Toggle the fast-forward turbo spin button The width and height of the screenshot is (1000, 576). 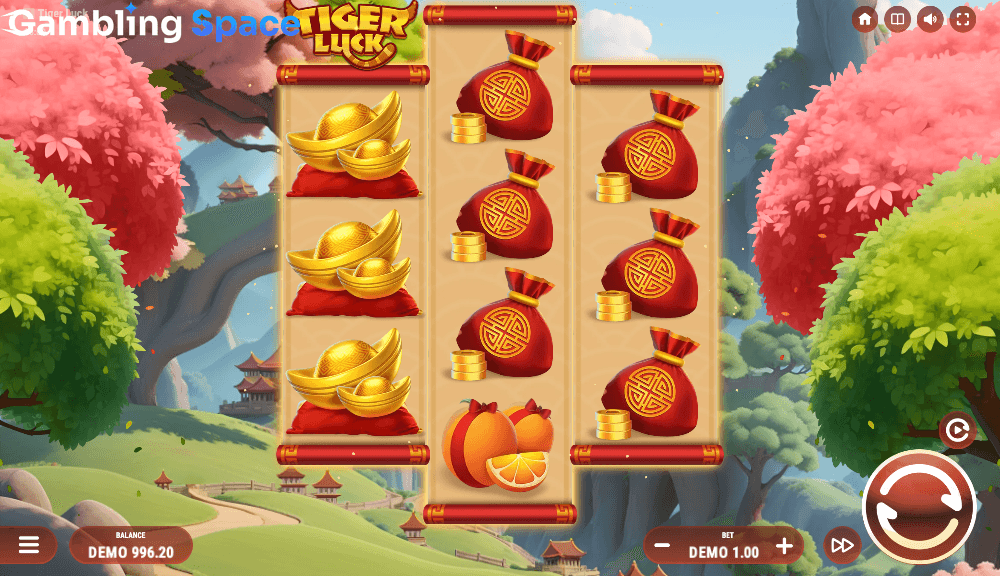842,545
